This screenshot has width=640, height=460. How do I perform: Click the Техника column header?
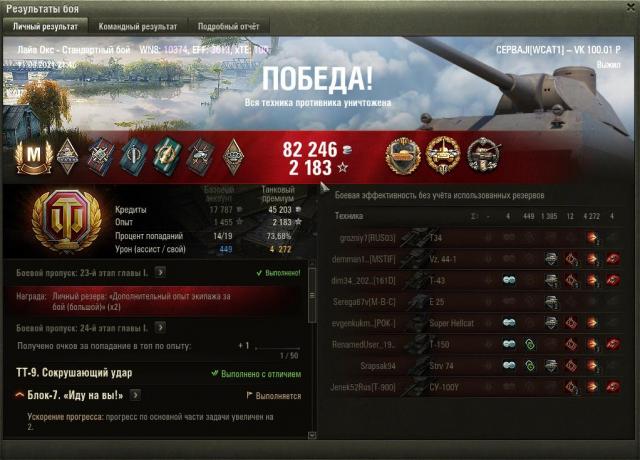tap(349, 215)
